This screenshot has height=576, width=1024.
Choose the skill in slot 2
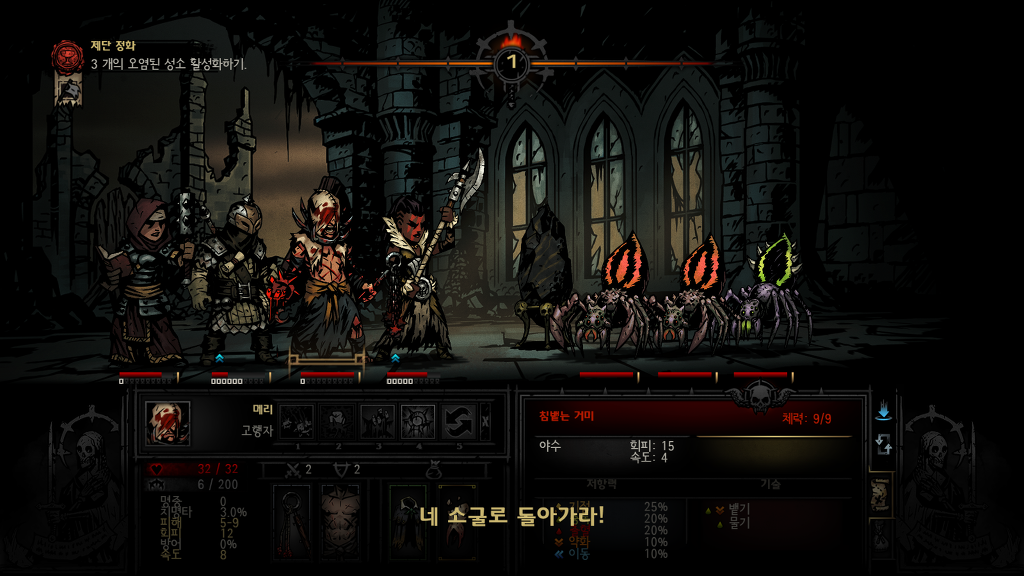[x=337, y=421]
